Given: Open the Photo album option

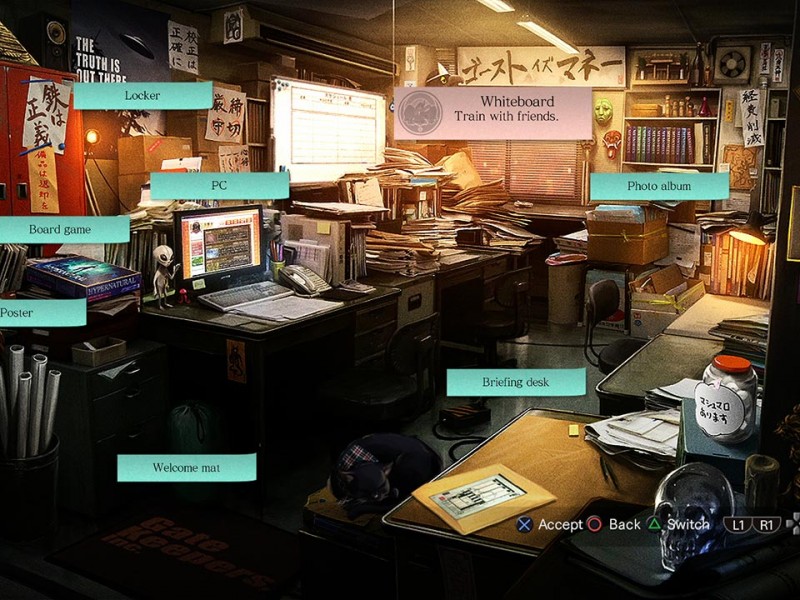Looking at the screenshot, I should 658,186.
